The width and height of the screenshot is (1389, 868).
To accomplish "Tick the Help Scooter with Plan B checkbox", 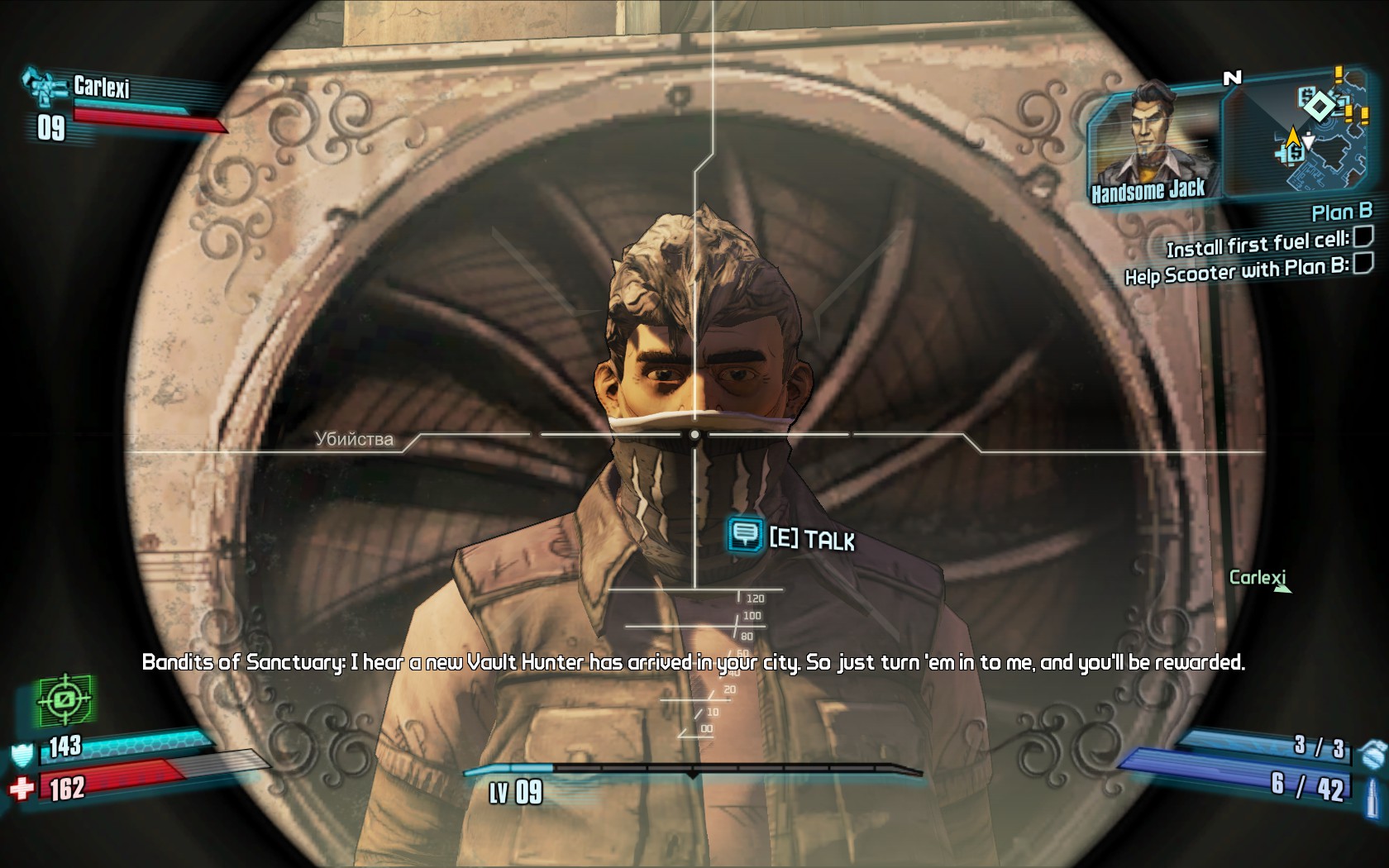I will (1363, 264).
